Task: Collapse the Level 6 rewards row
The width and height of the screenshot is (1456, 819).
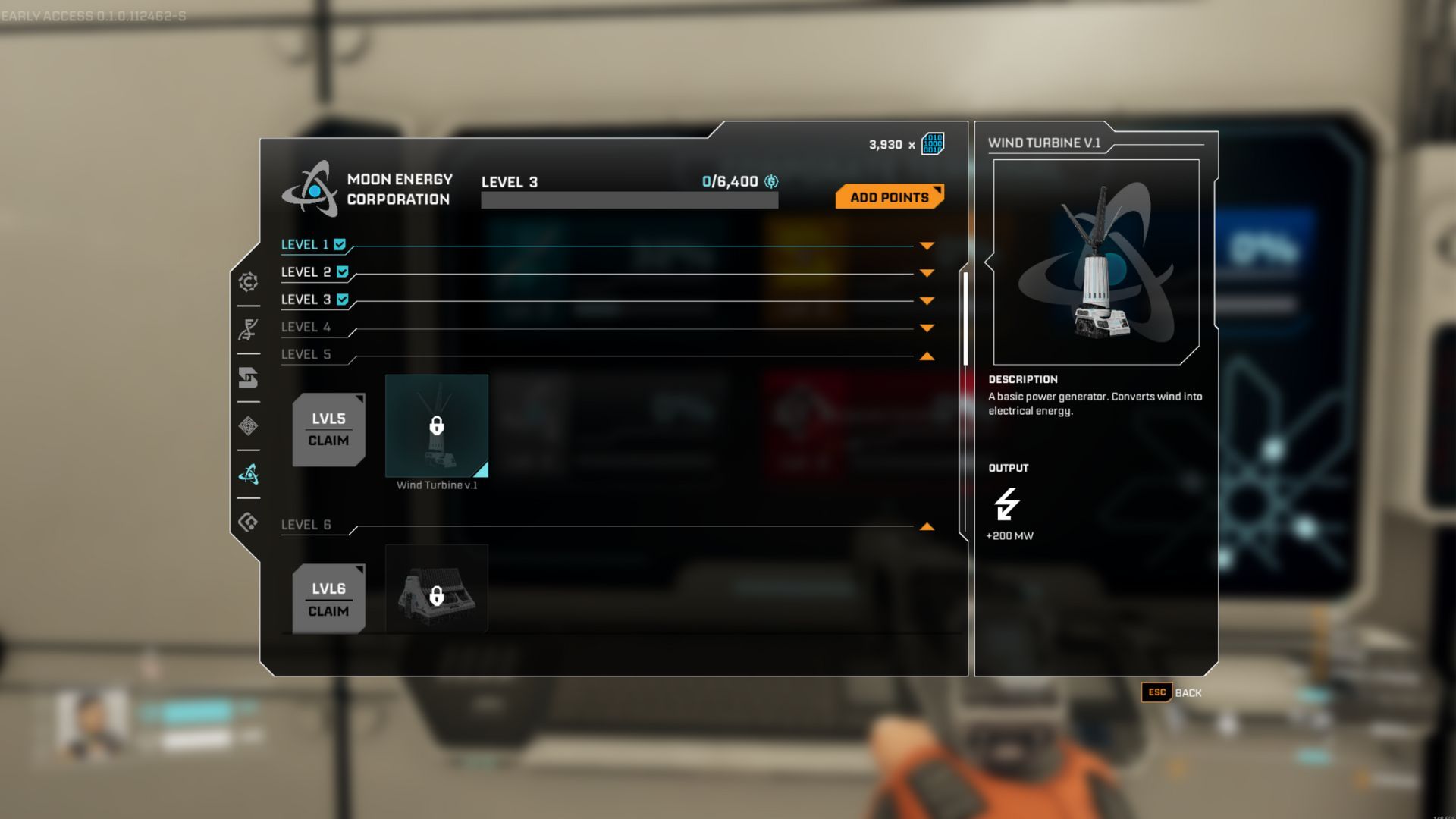Action: pos(926,526)
